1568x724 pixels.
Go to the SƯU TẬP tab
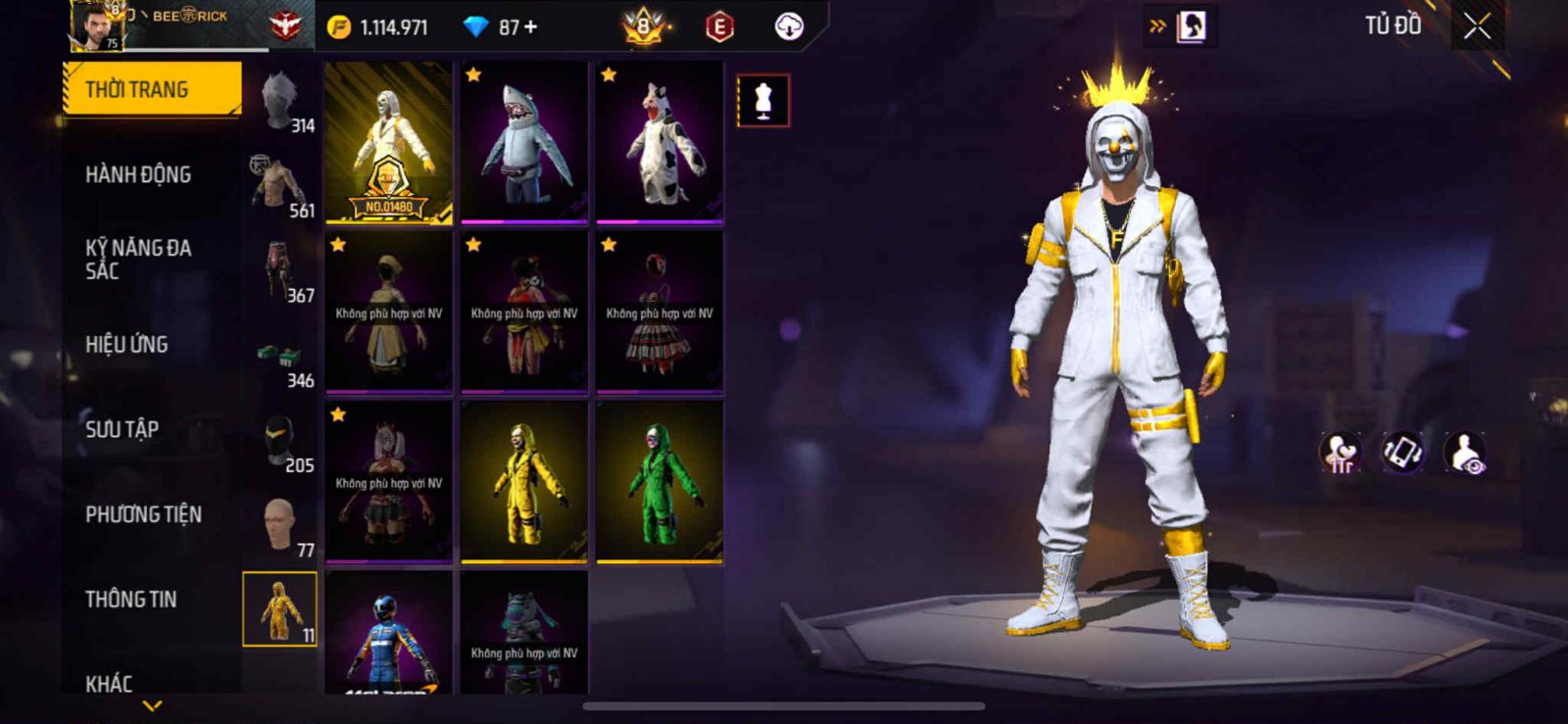tap(122, 429)
